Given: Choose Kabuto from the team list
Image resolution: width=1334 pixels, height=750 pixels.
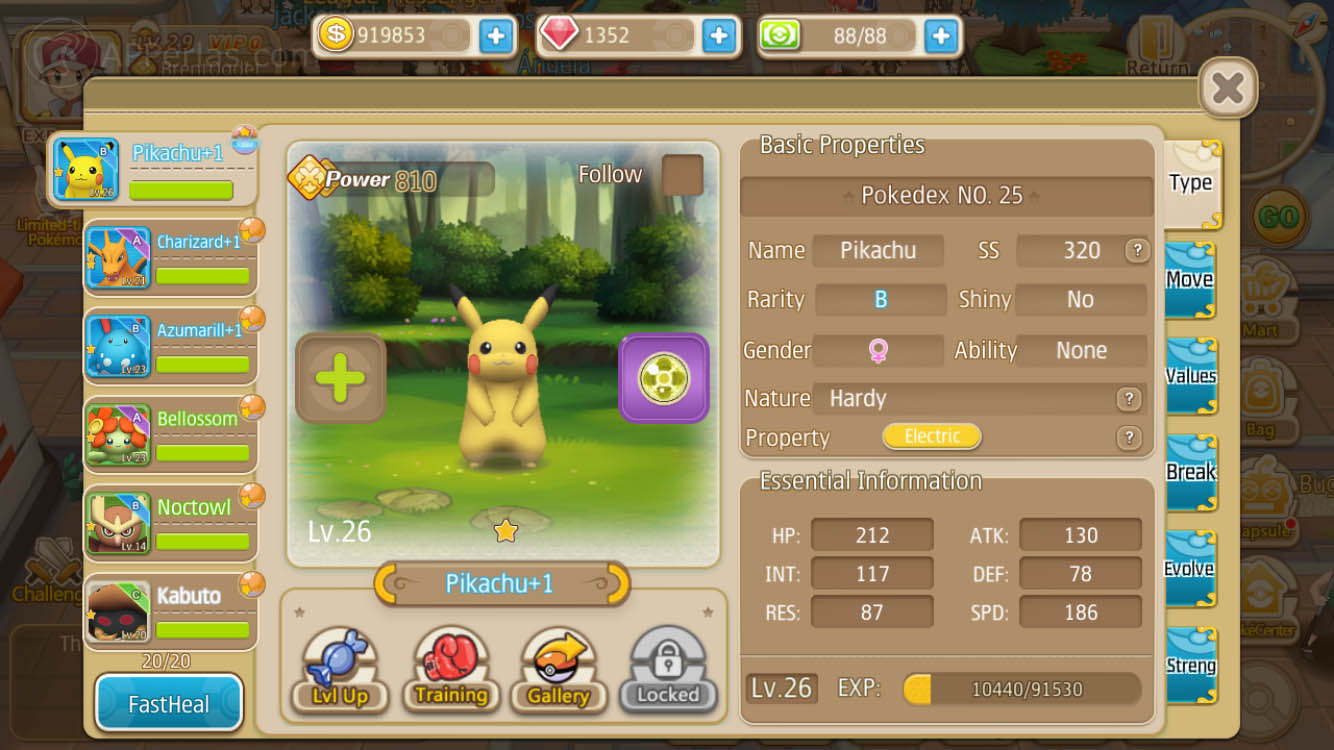Looking at the screenshot, I should [x=170, y=610].
